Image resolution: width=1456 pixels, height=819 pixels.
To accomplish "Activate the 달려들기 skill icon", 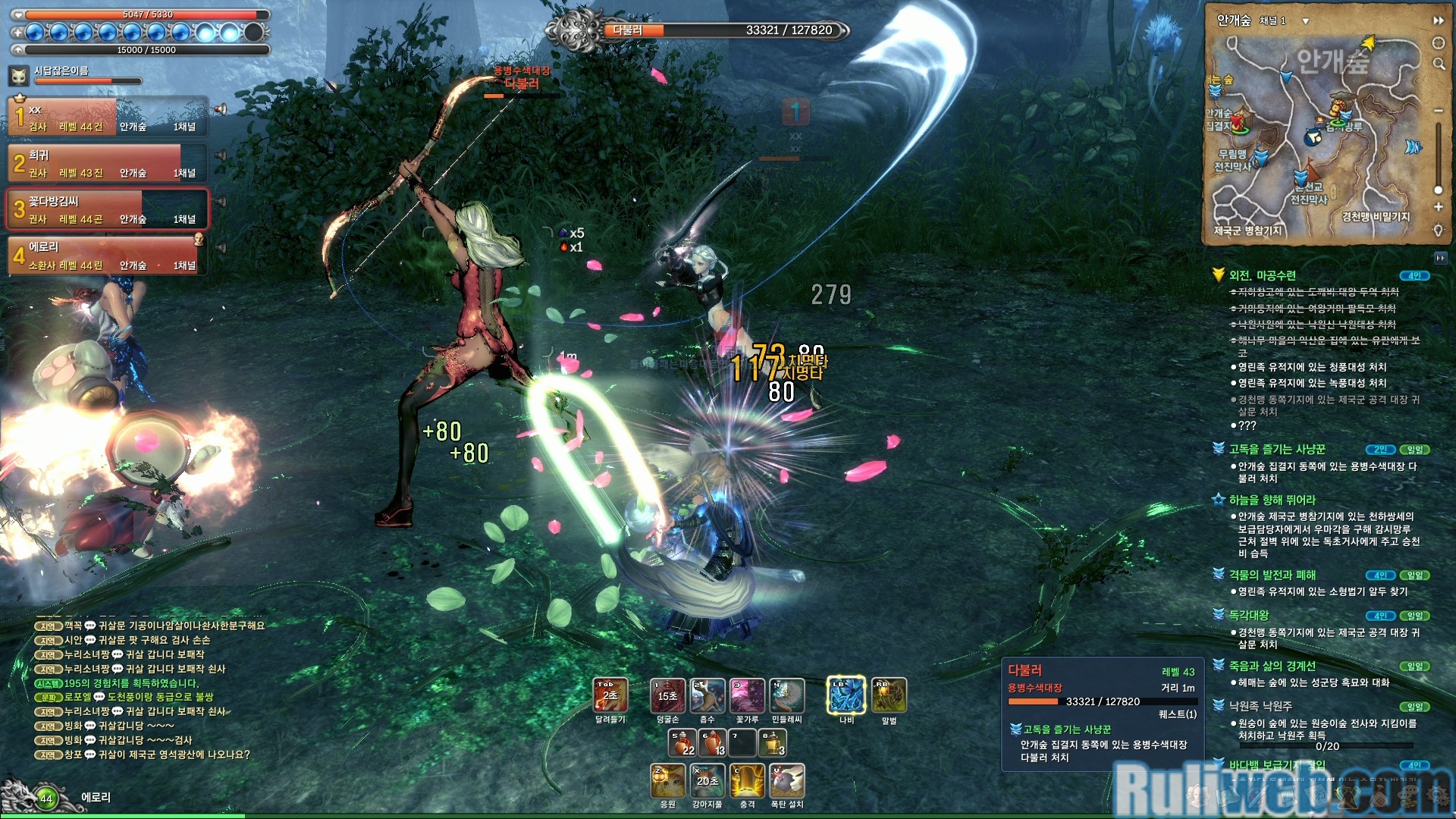I will pos(610,695).
